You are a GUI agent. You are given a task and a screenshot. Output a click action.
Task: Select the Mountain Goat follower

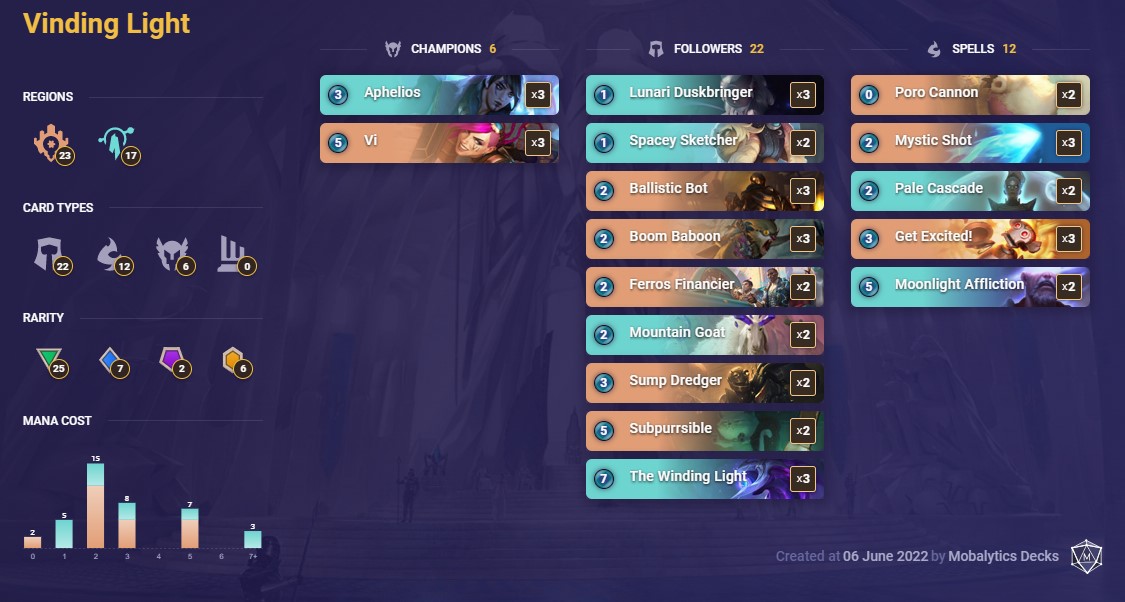tap(704, 335)
